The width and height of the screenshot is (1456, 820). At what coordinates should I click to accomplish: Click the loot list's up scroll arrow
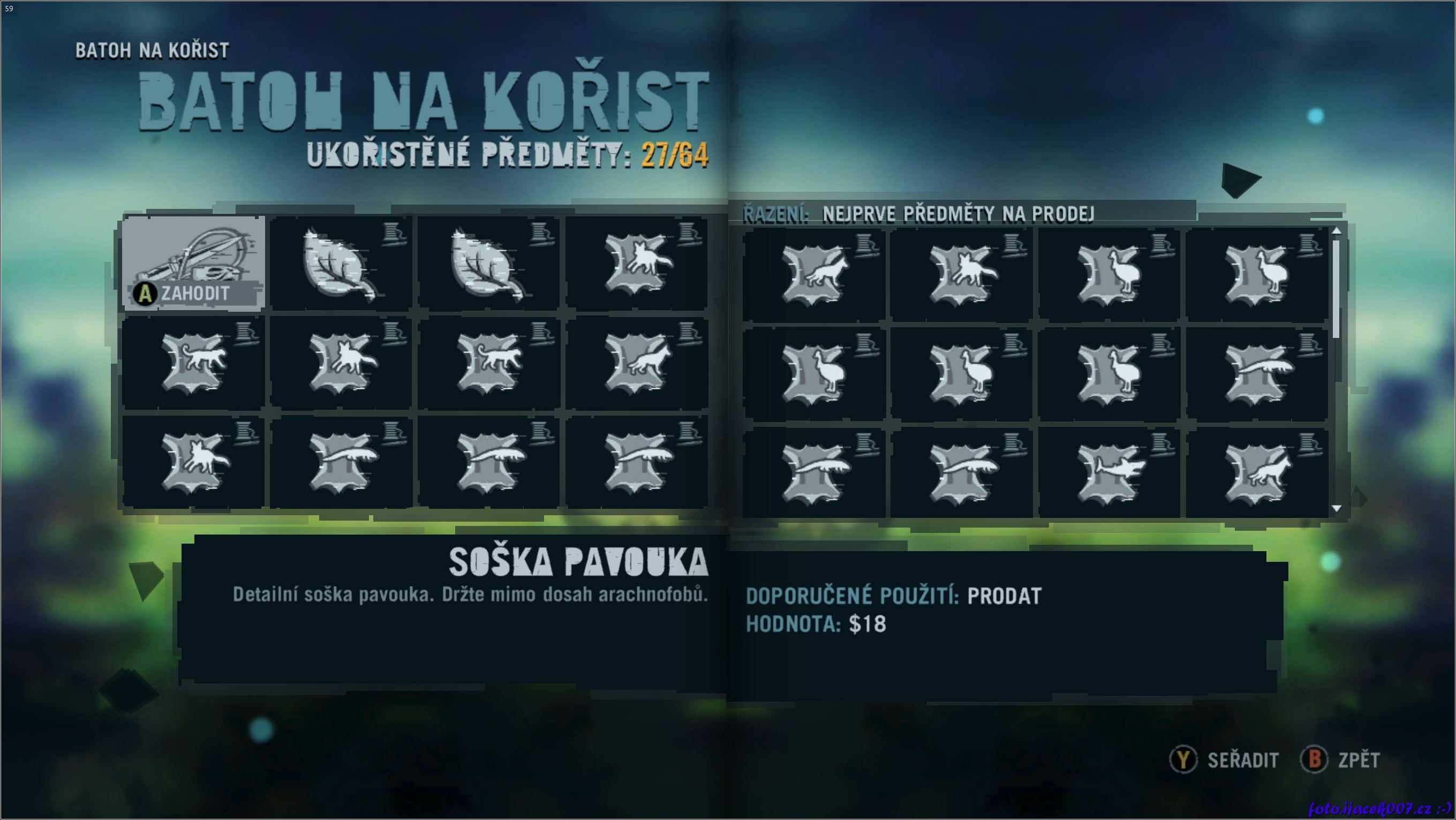[1336, 231]
